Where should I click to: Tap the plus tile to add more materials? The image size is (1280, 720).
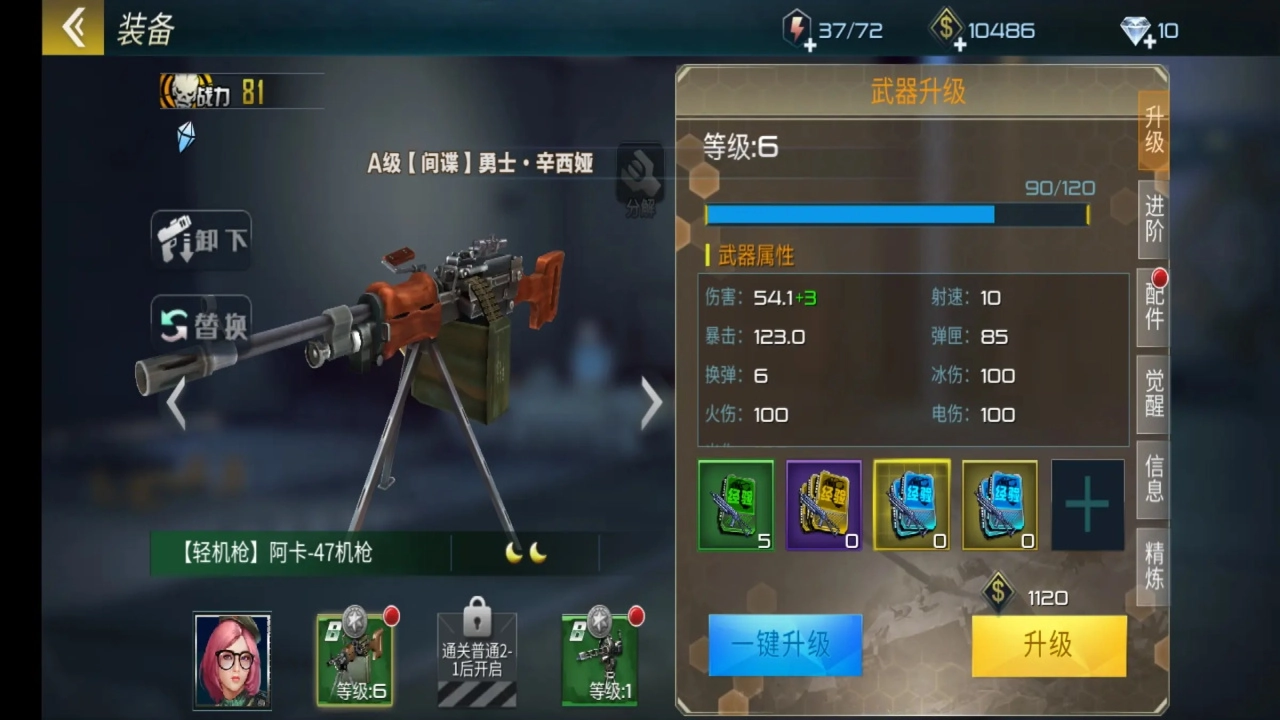coord(1087,504)
